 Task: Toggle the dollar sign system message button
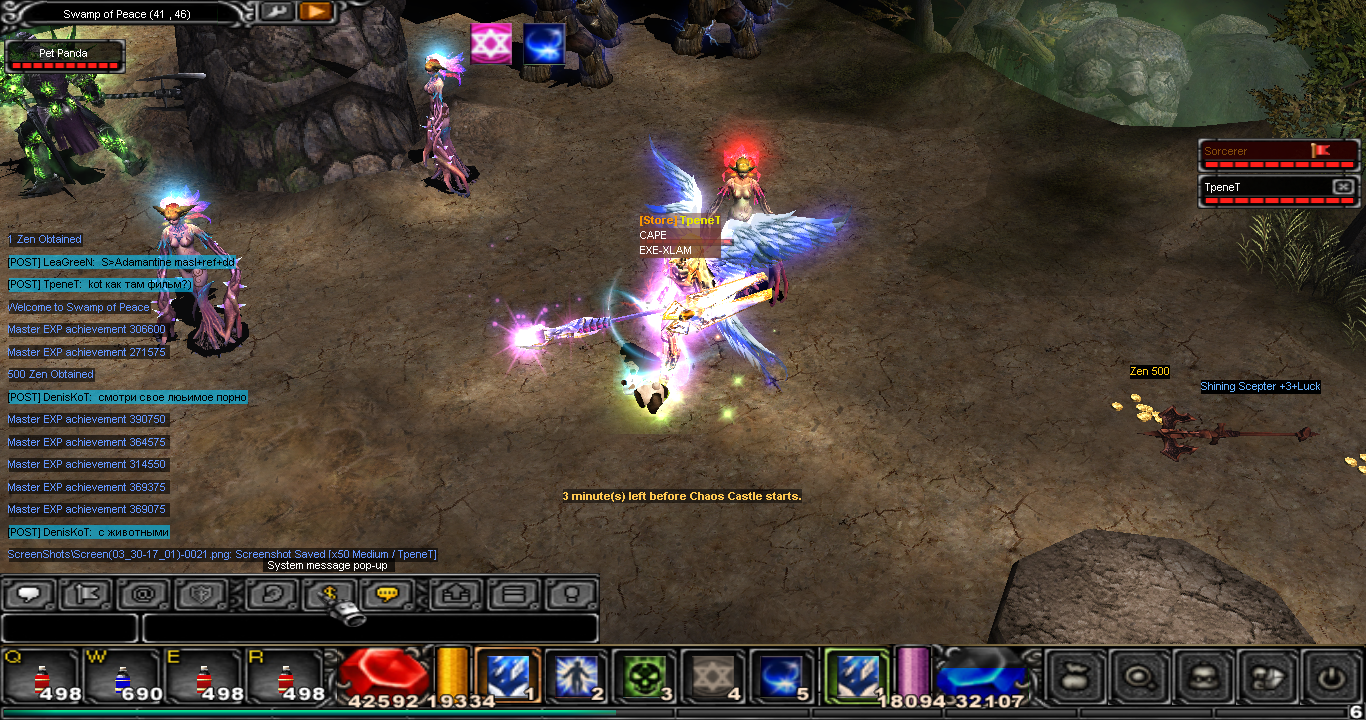330,595
